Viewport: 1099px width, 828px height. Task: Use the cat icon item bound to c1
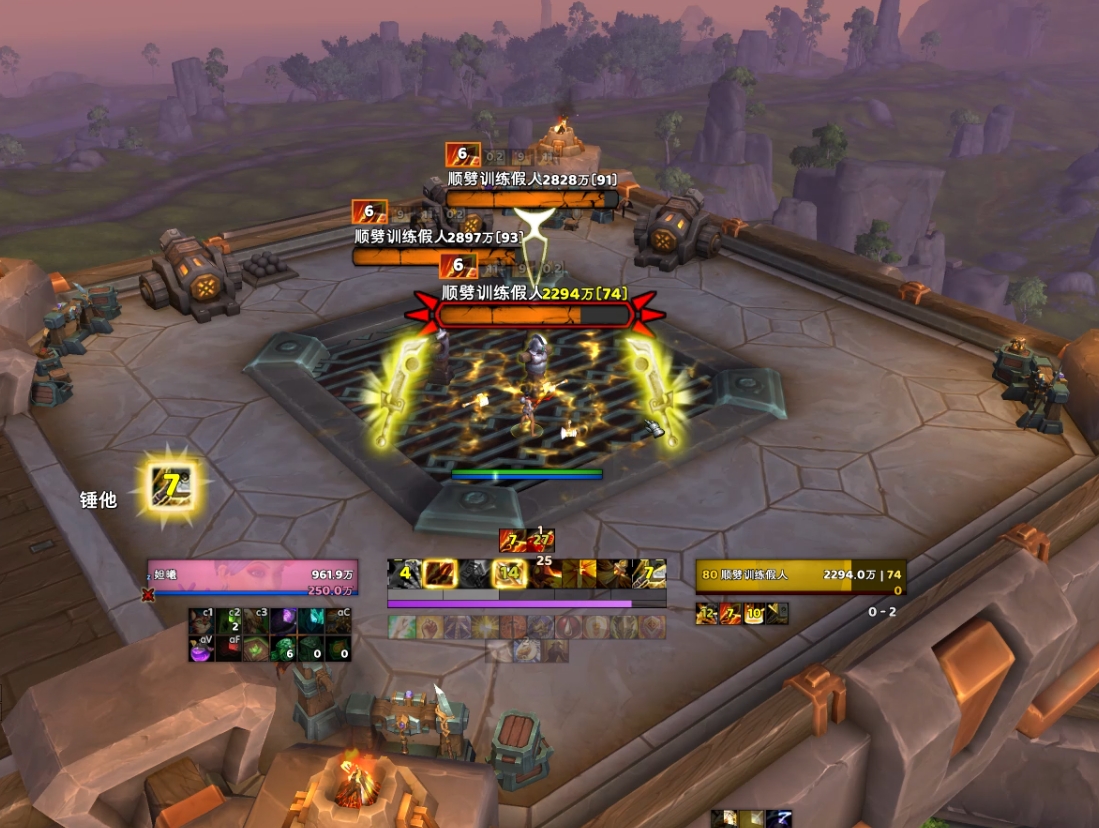tap(202, 621)
